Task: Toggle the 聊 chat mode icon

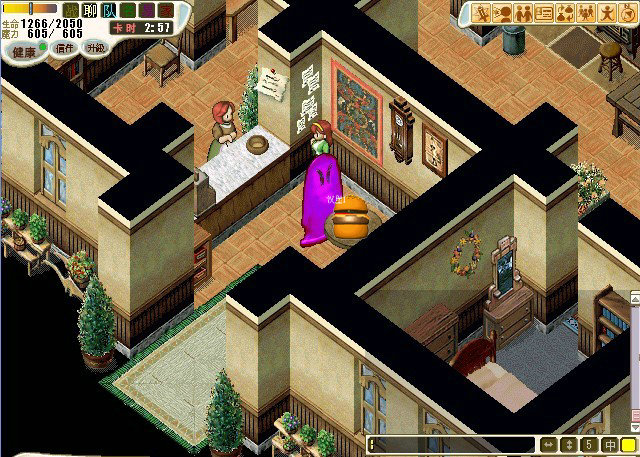Action: coord(91,10)
